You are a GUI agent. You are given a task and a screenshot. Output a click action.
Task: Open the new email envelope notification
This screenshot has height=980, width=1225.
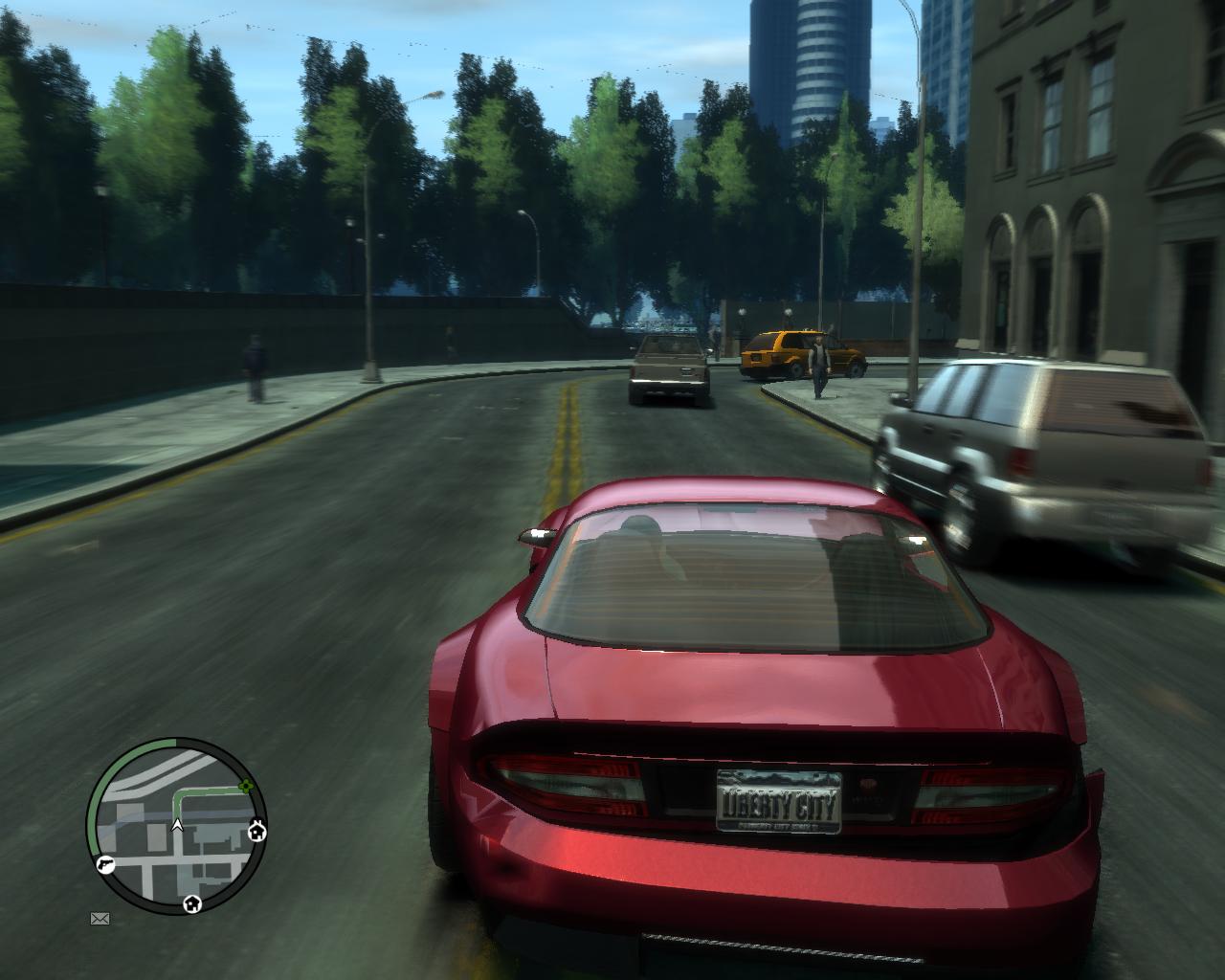pos(100,919)
